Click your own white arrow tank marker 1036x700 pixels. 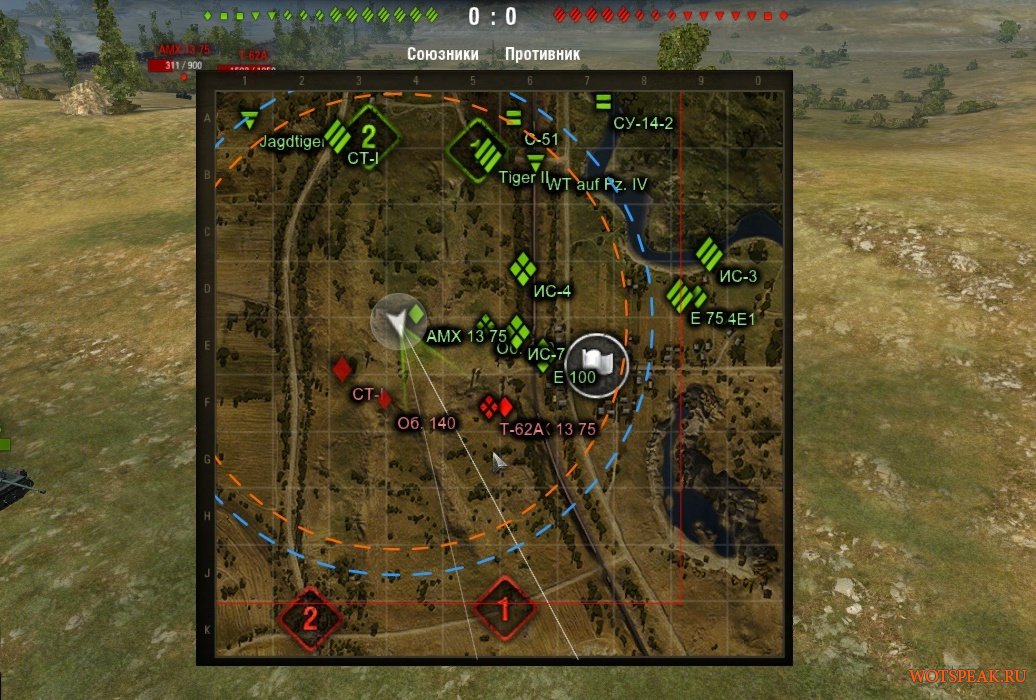[397, 320]
